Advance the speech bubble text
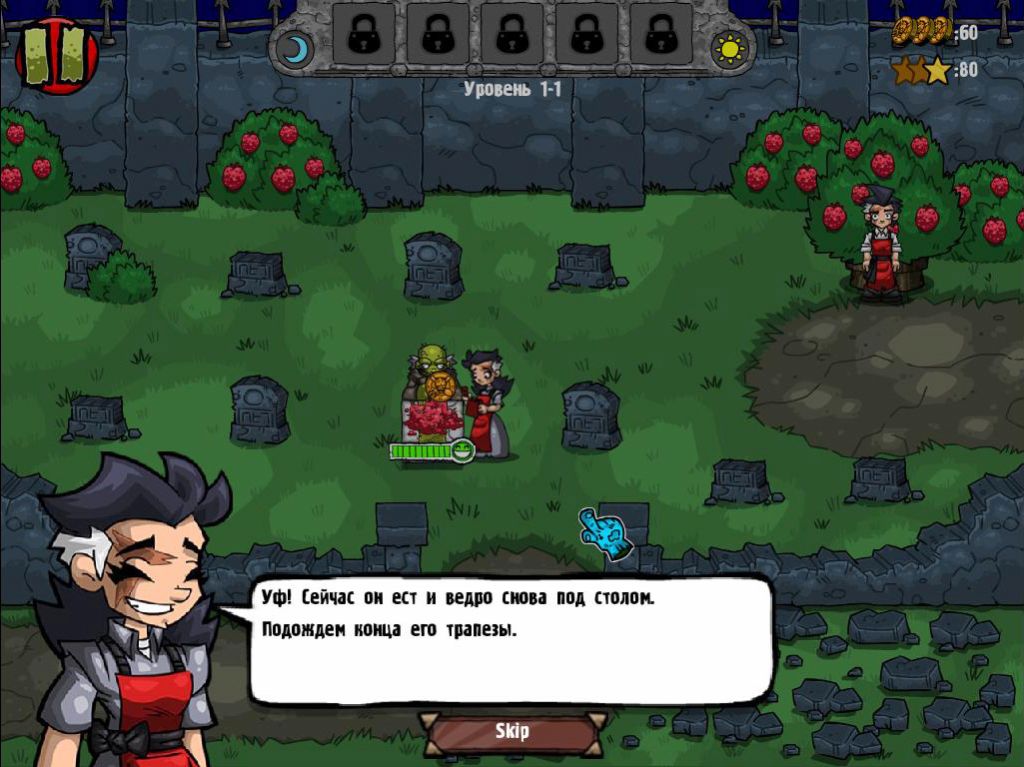1024x767 pixels. pos(510,640)
